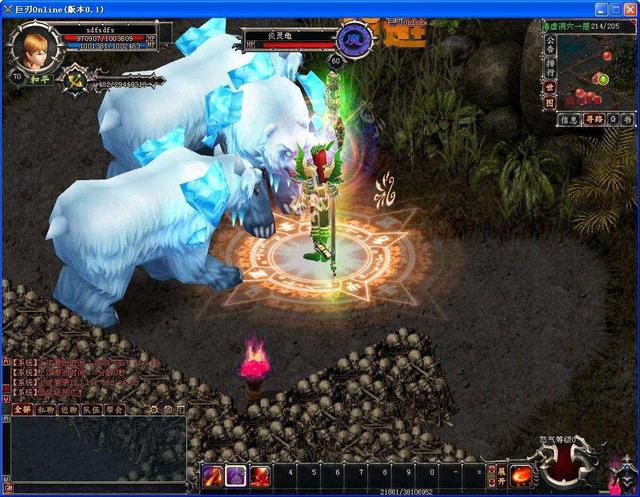Switch to the 帮会 guild chat tab

115,409
